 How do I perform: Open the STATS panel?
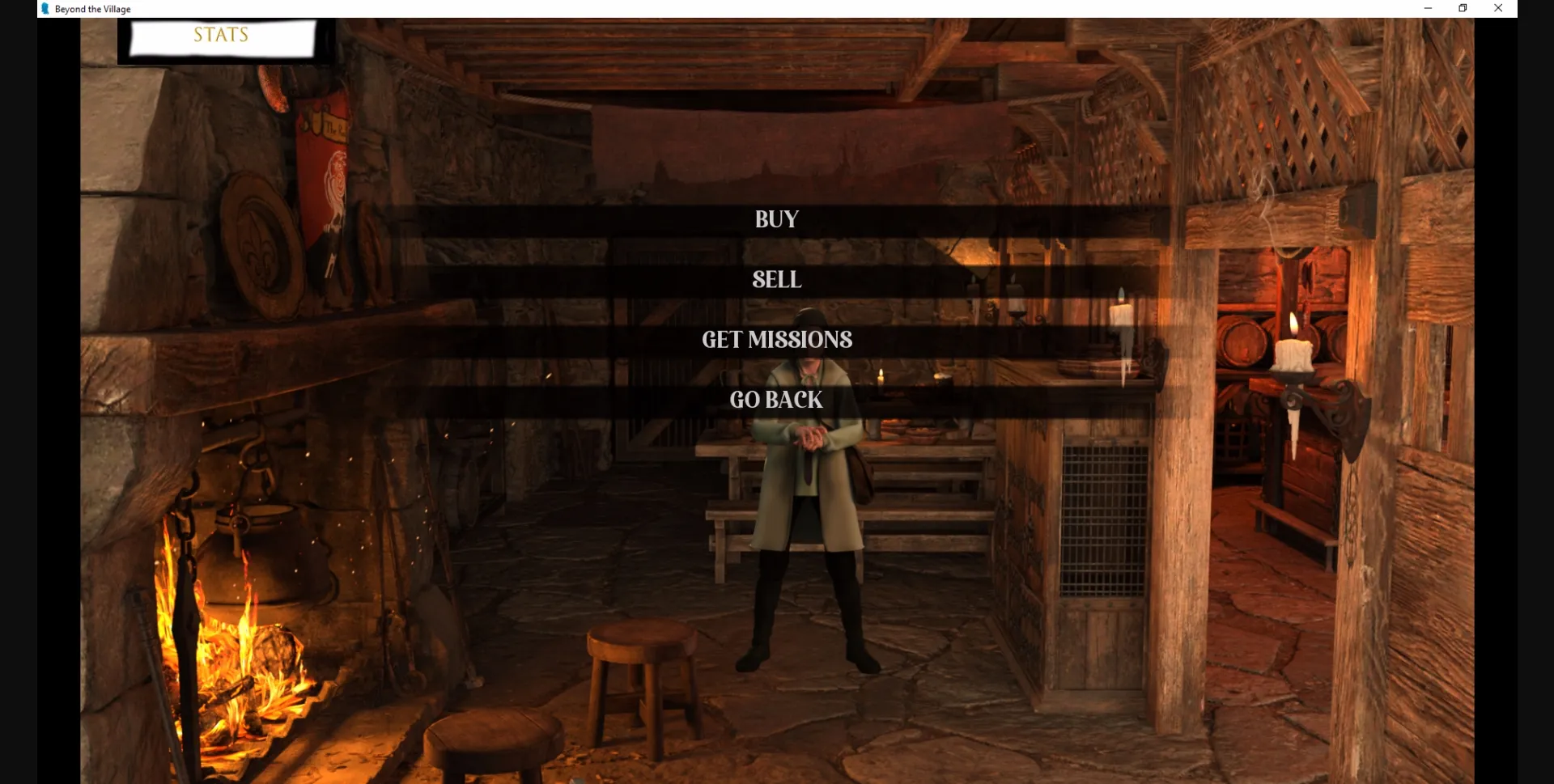[x=220, y=35]
